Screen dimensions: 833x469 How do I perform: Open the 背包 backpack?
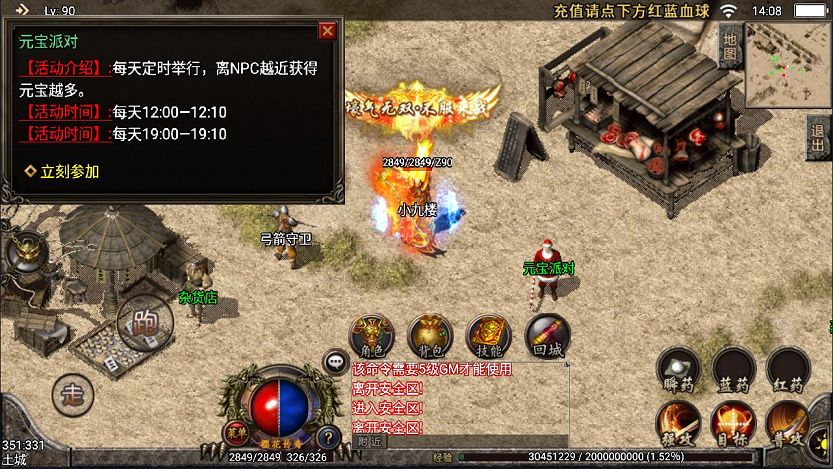coord(430,335)
